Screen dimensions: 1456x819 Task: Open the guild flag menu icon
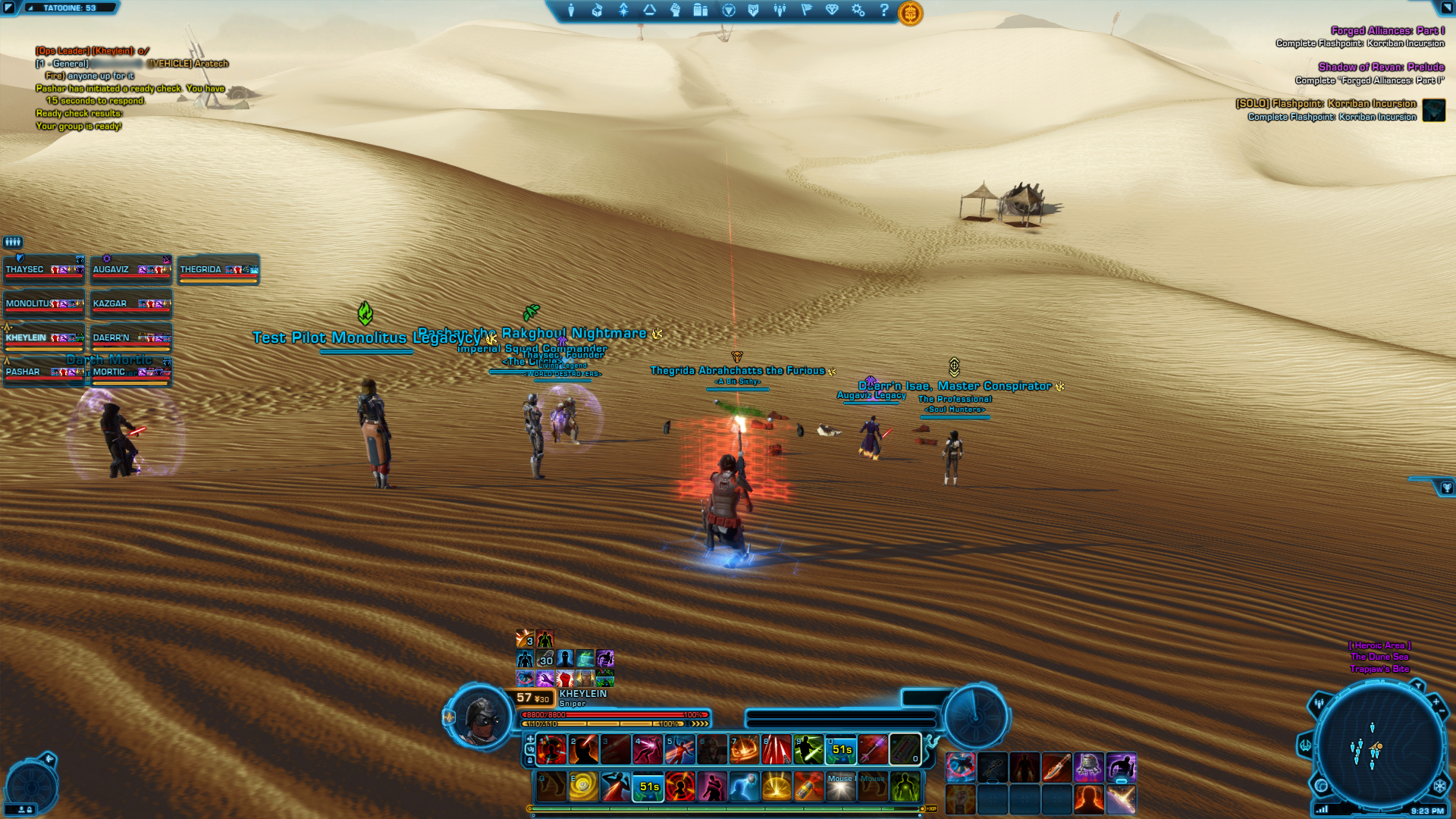(806, 11)
